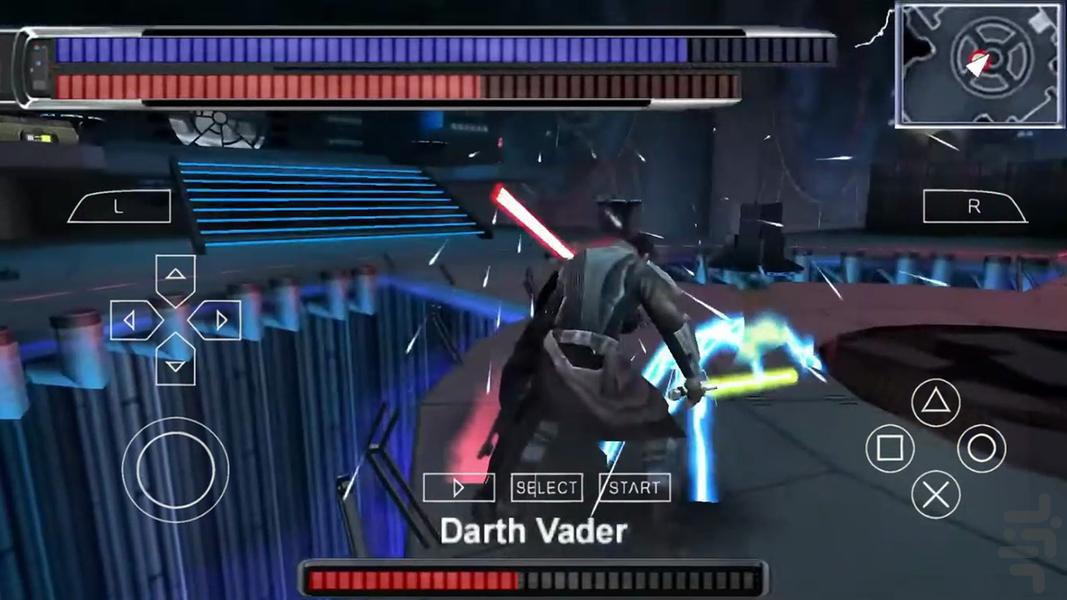Tap the cross action button
1067x600 pixels.
pyautogui.click(x=935, y=494)
